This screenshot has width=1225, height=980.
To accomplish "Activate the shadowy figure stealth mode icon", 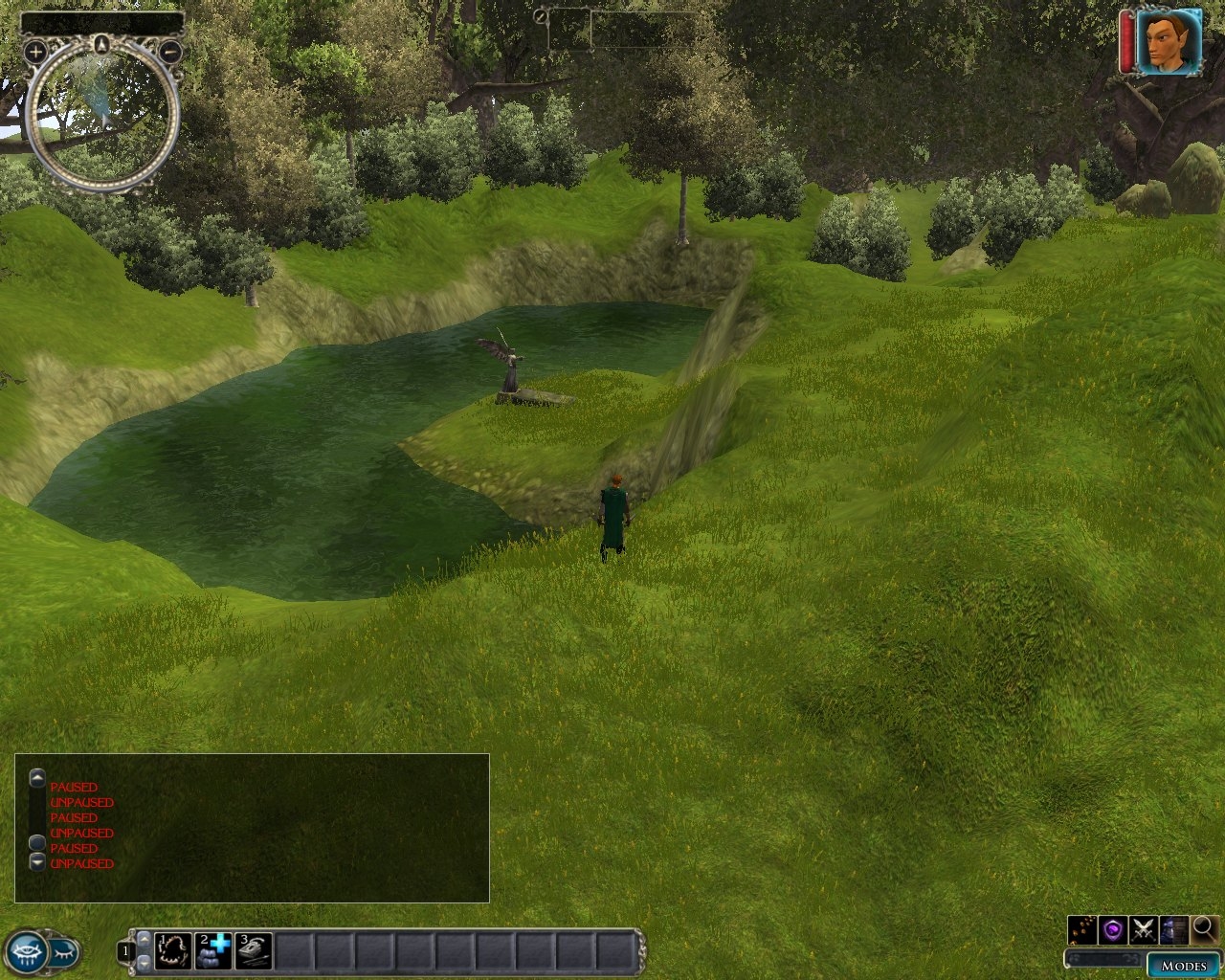I will [1173, 928].
